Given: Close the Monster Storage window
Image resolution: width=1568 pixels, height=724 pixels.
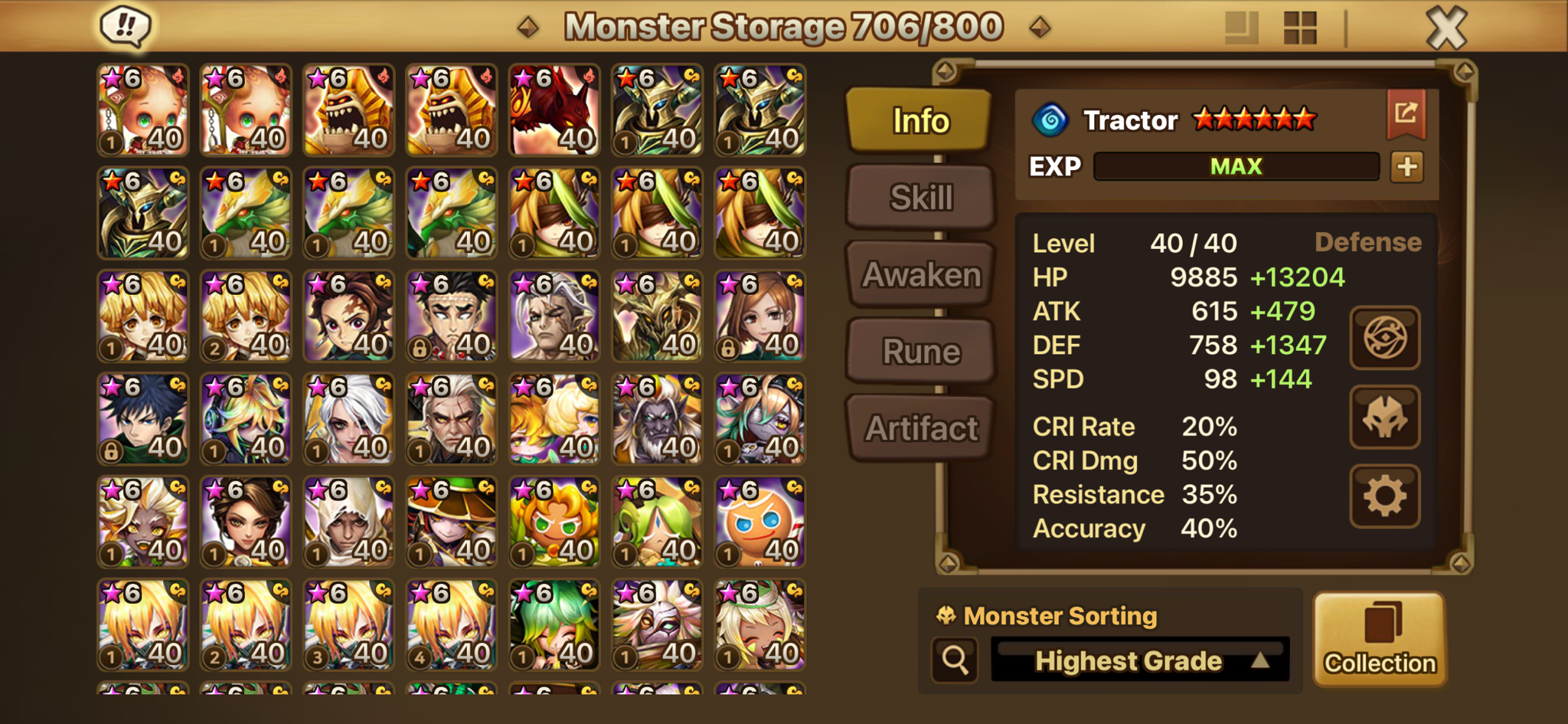Looking at the screenshot, I should coord(1445,28).
